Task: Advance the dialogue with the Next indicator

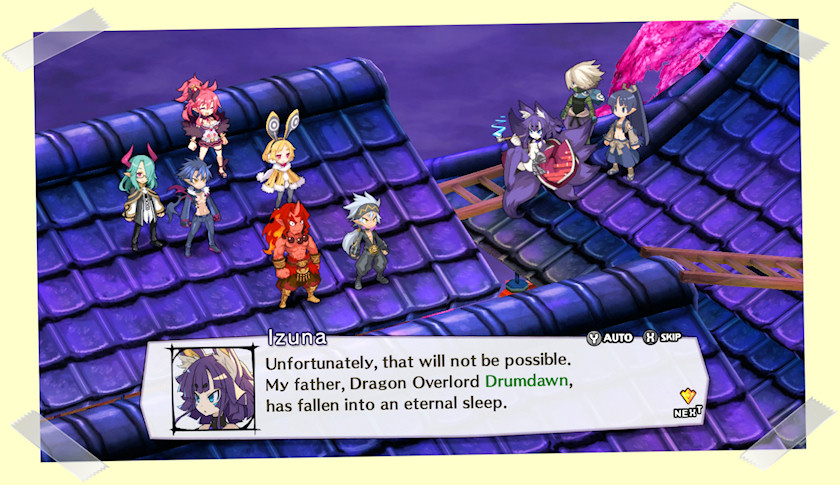Action: click(x=686, y=401)
